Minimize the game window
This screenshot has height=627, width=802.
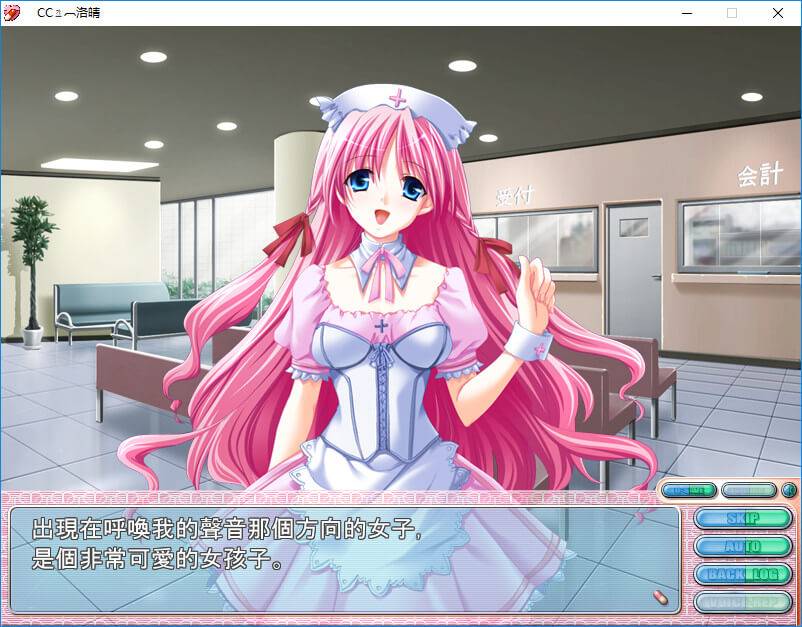point(686,13)
